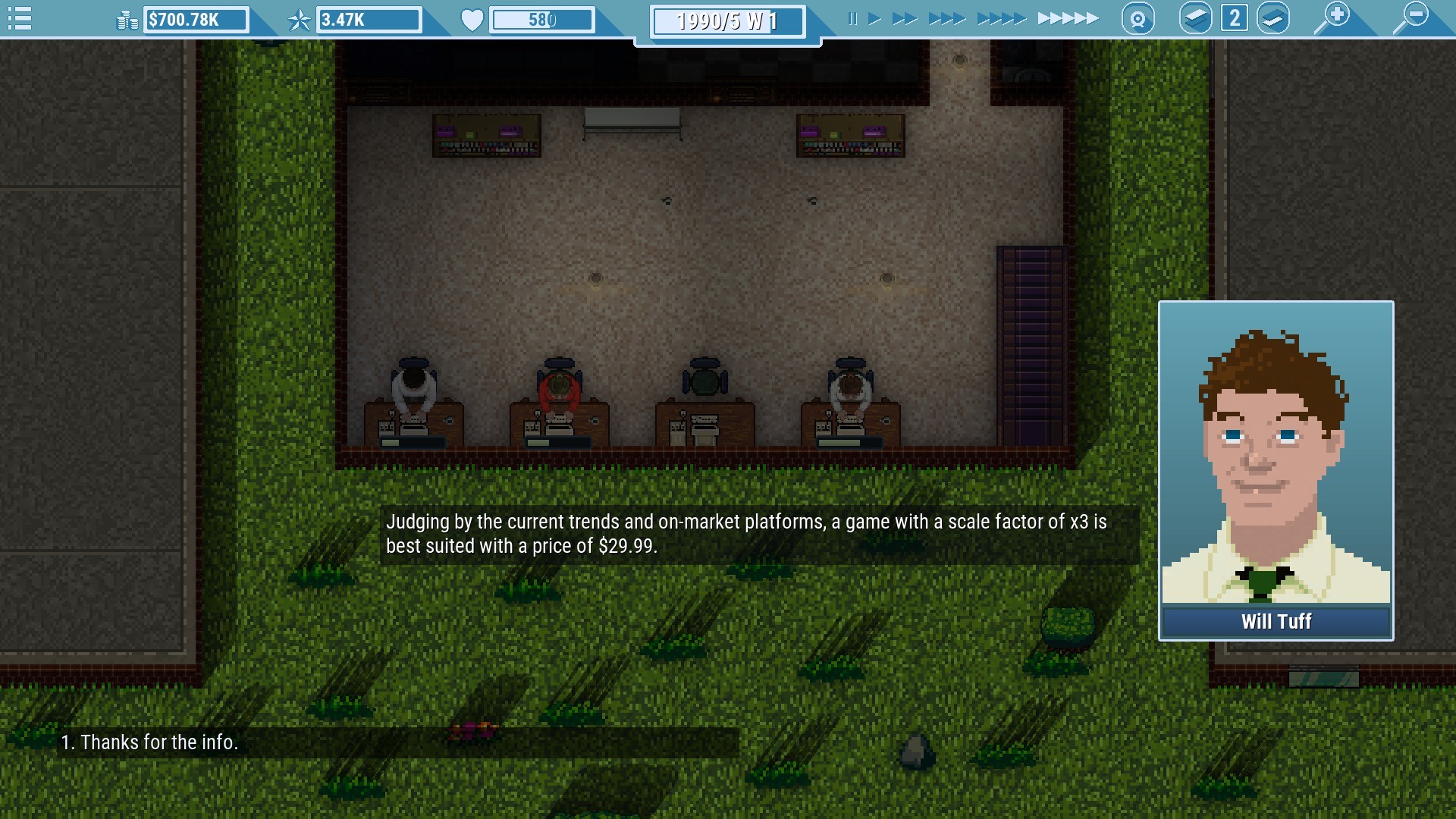Click the 580 reputation progress bar

coord(543,20)
